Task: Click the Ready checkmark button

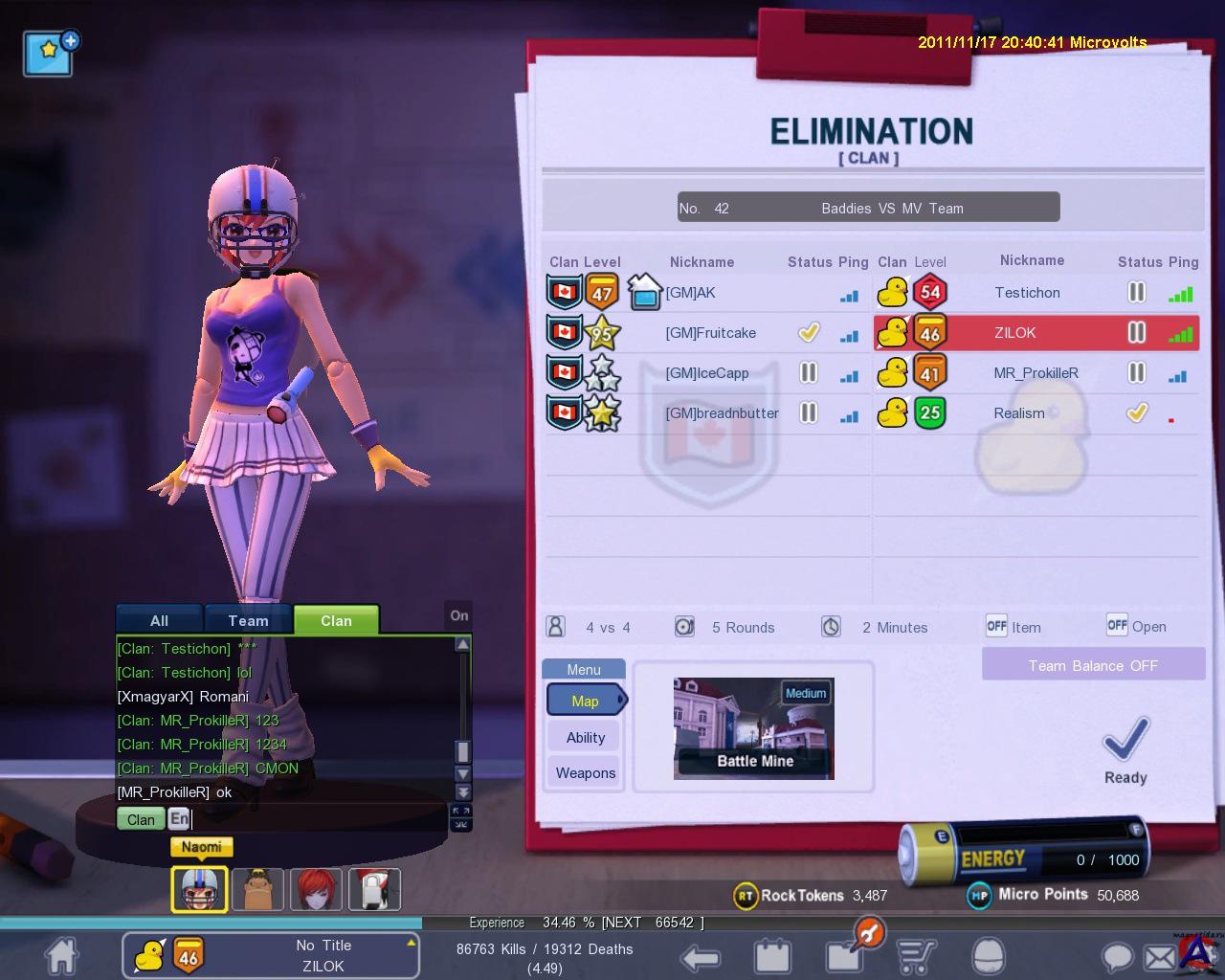Action: click(x=1125, y=747)
